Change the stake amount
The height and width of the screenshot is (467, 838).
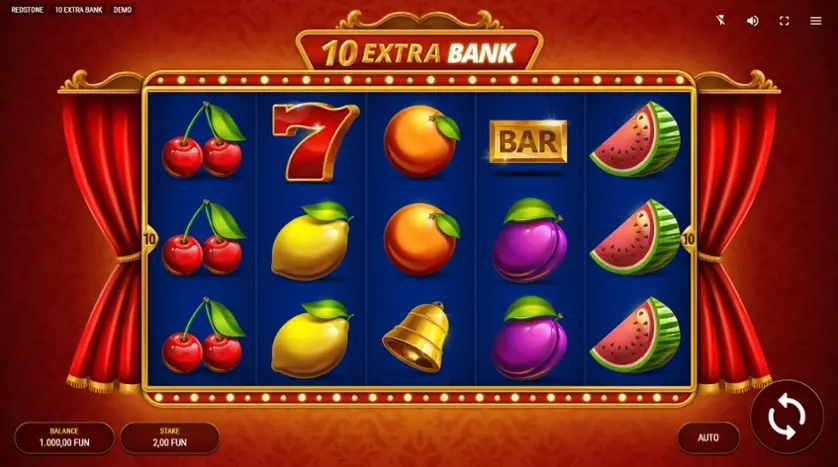[x=170, y=437]
